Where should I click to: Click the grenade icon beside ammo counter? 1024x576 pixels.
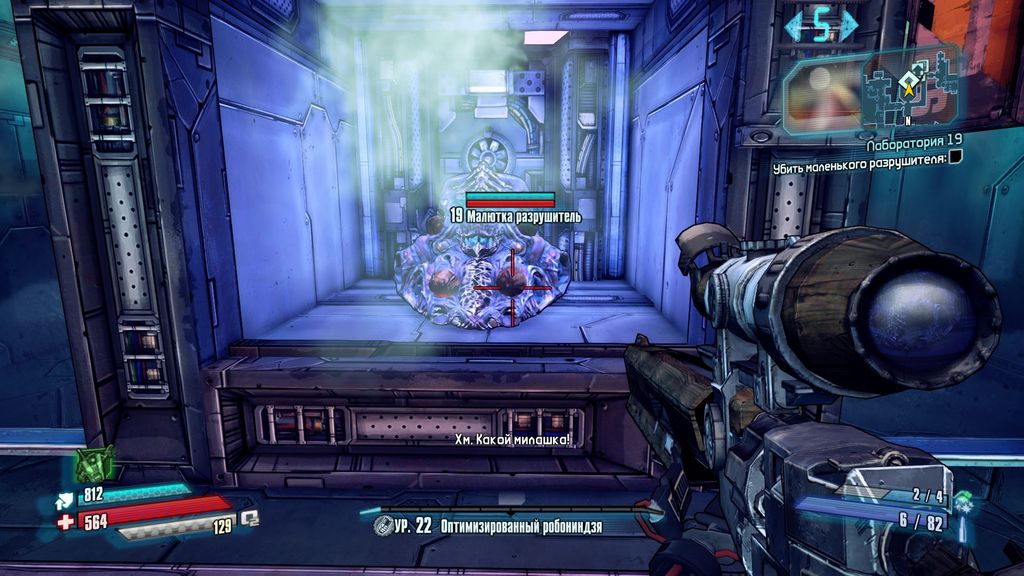(964, 499)
